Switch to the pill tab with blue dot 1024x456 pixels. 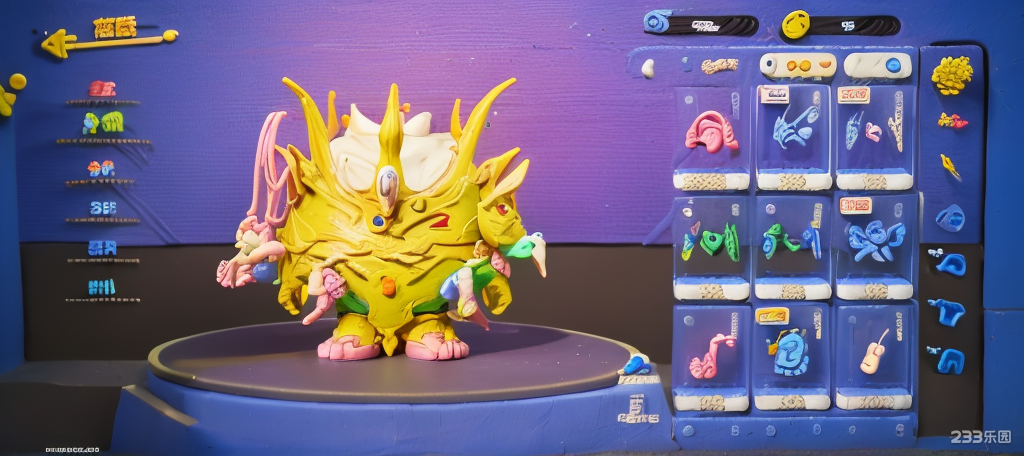pos(877,66)
